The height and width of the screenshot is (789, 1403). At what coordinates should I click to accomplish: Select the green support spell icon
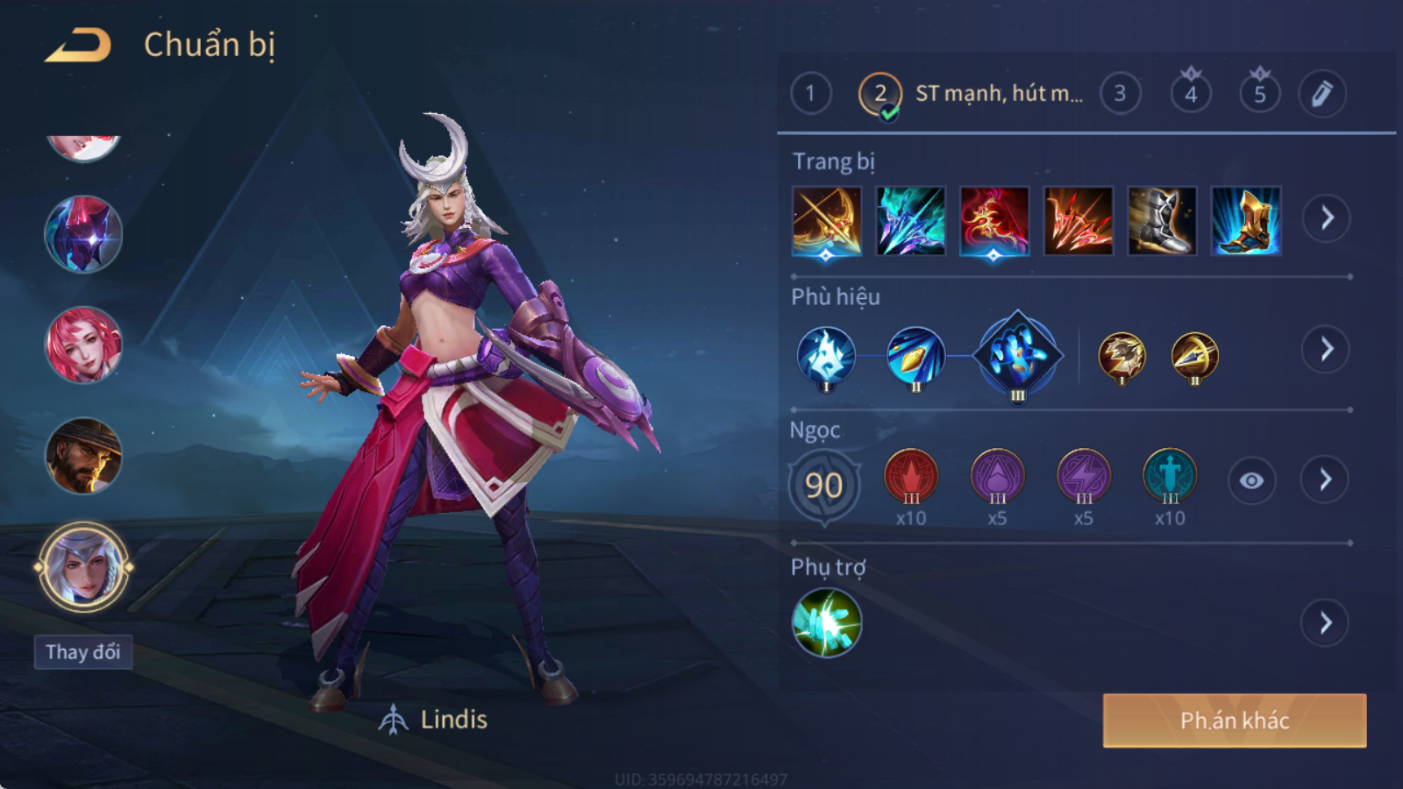click(827, 623)
